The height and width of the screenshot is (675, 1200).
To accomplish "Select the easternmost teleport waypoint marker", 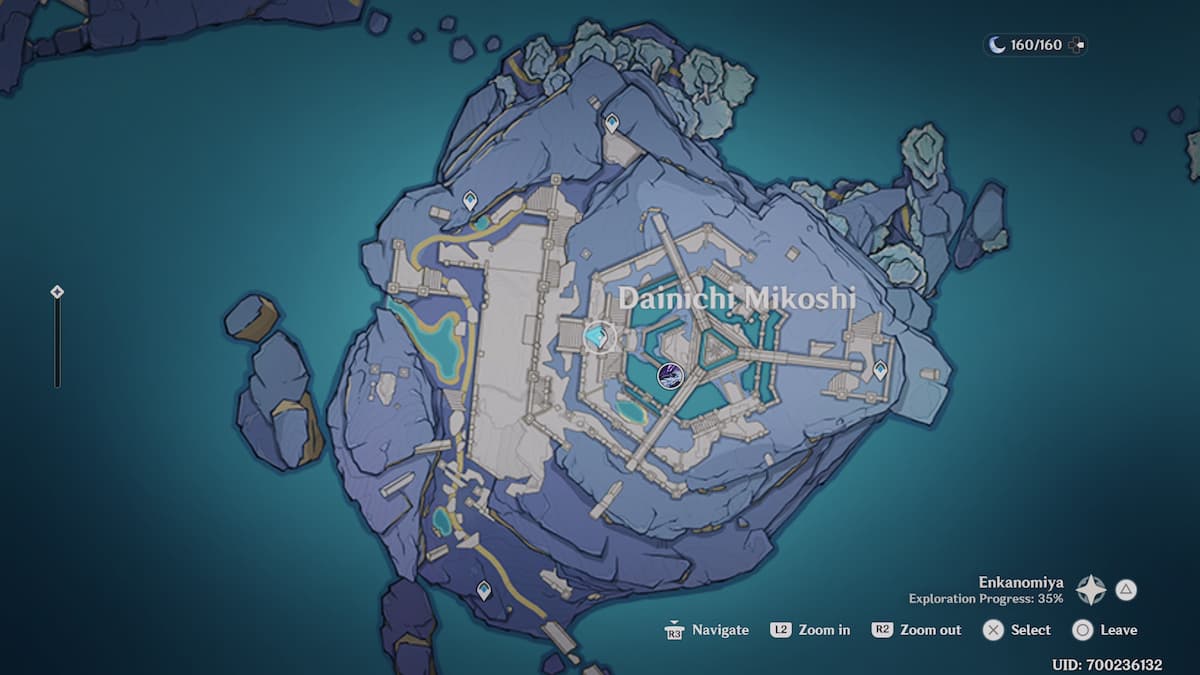I will pyautogui.click(x=880, y=370).
